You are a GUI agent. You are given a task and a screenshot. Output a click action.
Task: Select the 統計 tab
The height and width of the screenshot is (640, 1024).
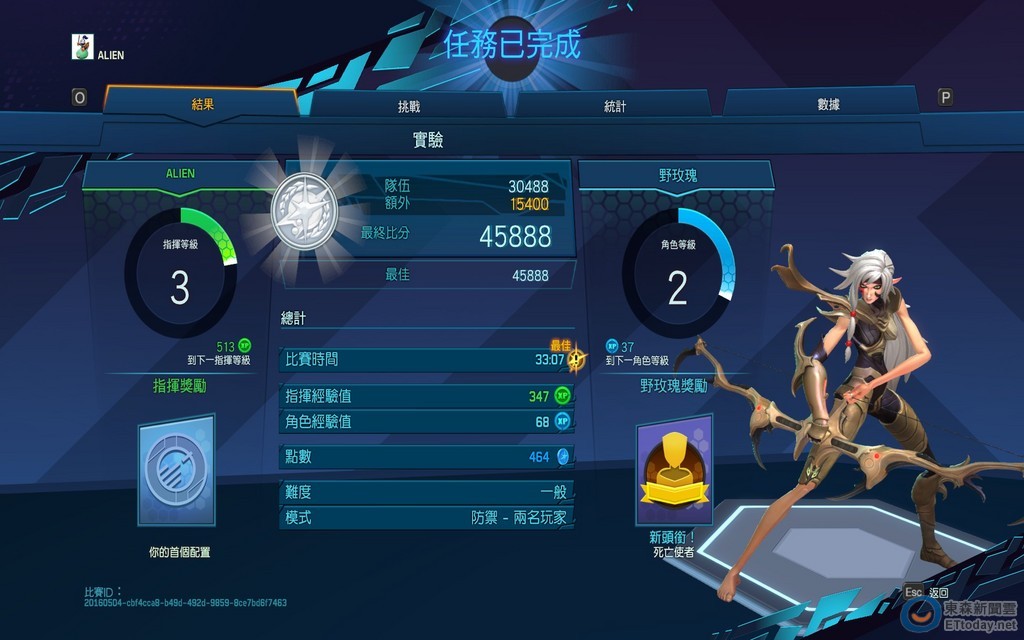616,105
